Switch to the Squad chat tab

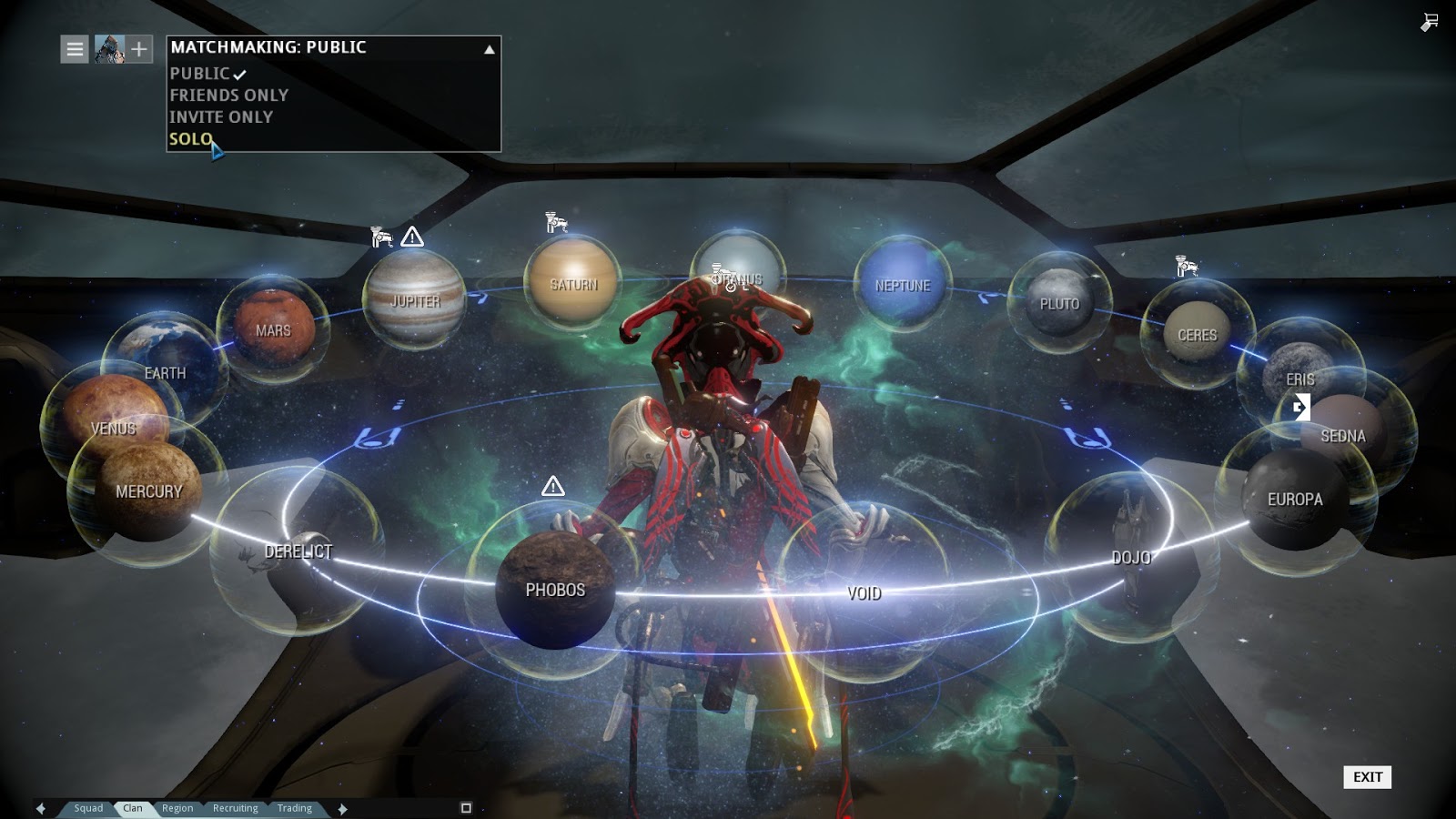point(88,808)
